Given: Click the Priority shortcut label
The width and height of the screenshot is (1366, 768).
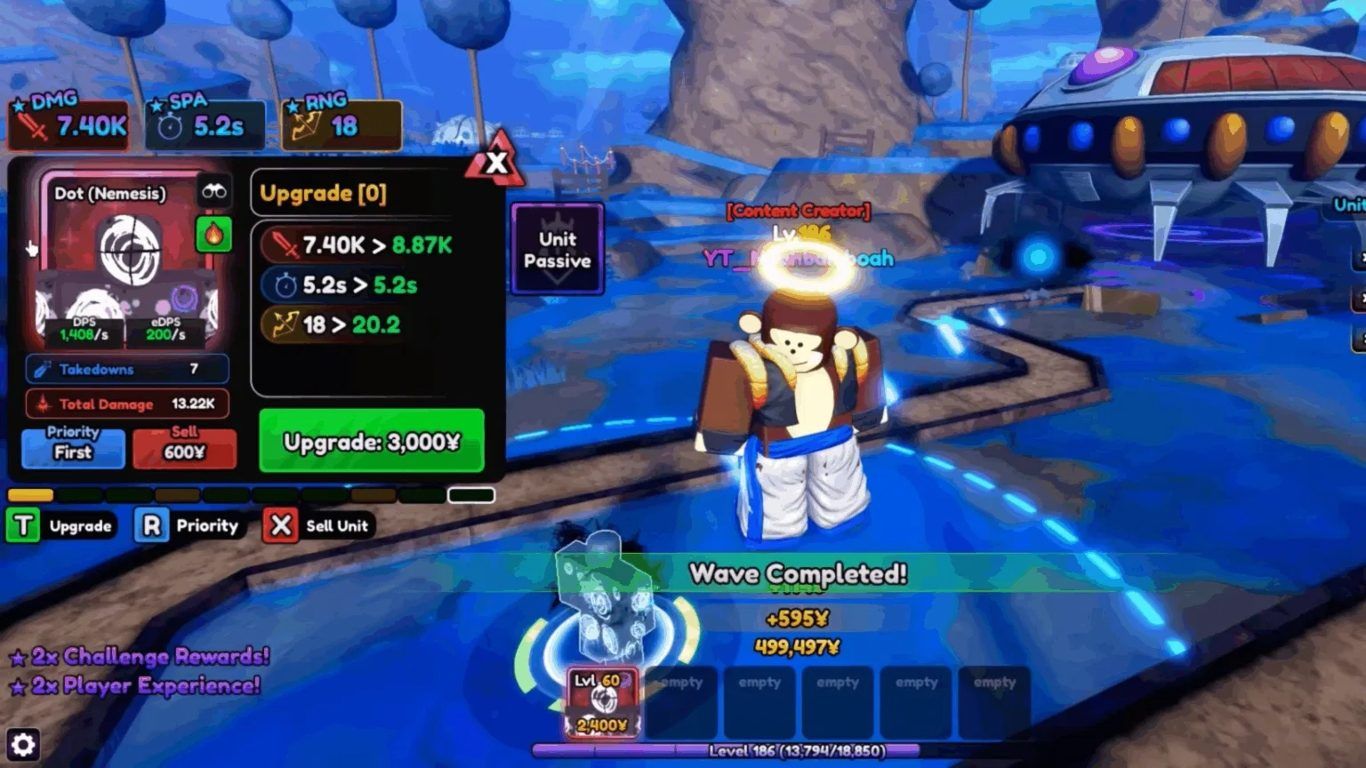Looking at the screenshot, I should [x=207, y=526].
